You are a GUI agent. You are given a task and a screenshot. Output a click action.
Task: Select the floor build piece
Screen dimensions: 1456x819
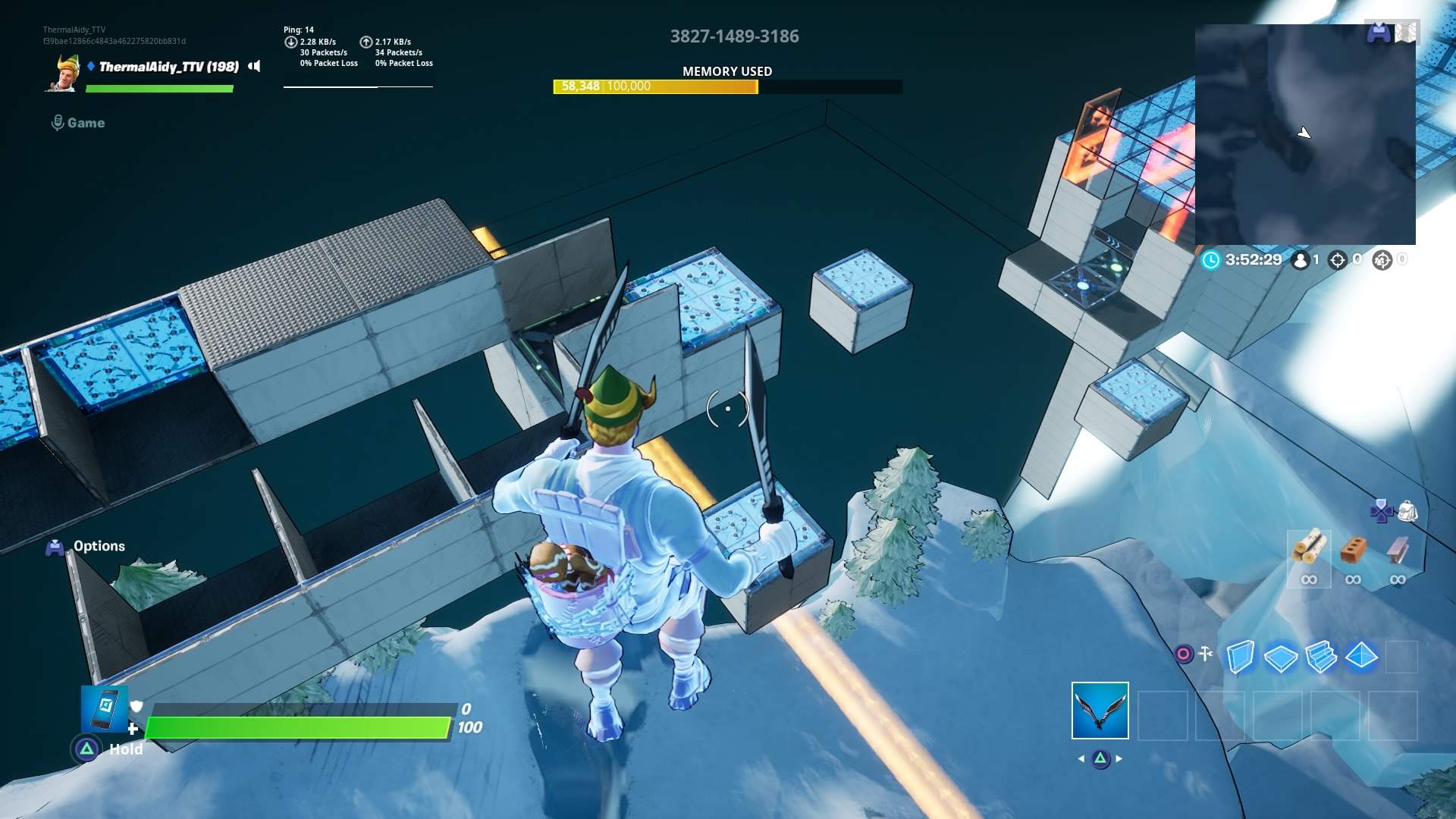(1280, 657)
